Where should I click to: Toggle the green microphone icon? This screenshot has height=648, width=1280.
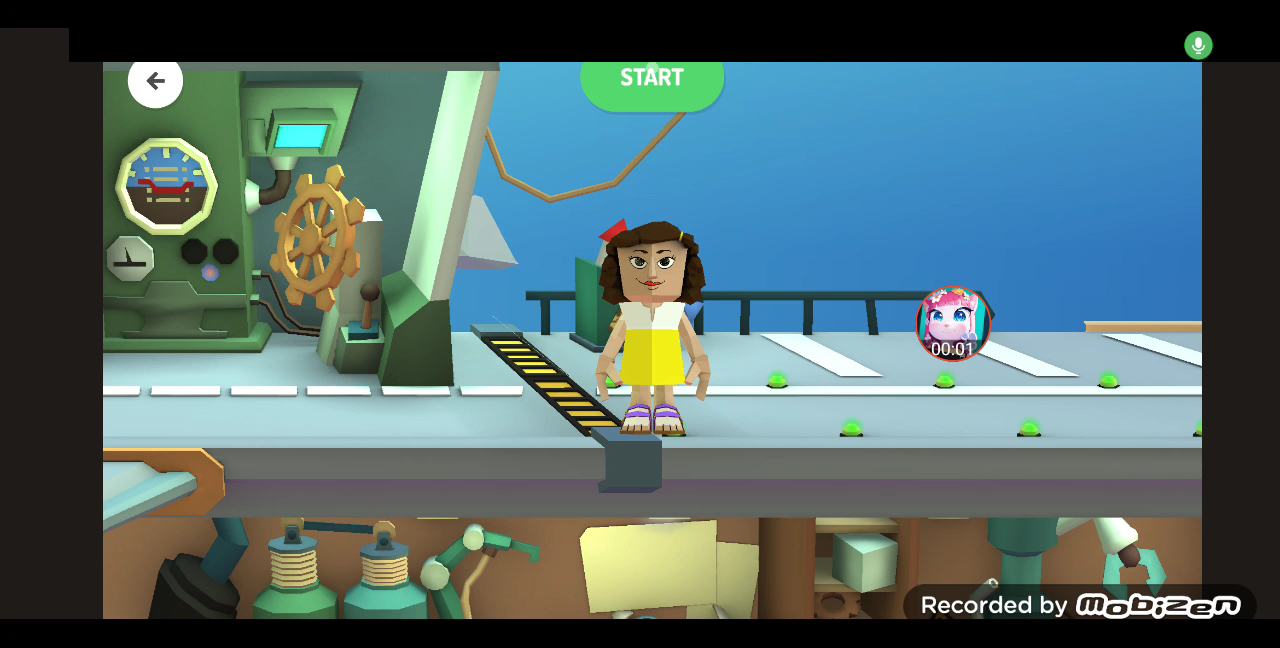pyautogui.click(x=1198, y=45)
